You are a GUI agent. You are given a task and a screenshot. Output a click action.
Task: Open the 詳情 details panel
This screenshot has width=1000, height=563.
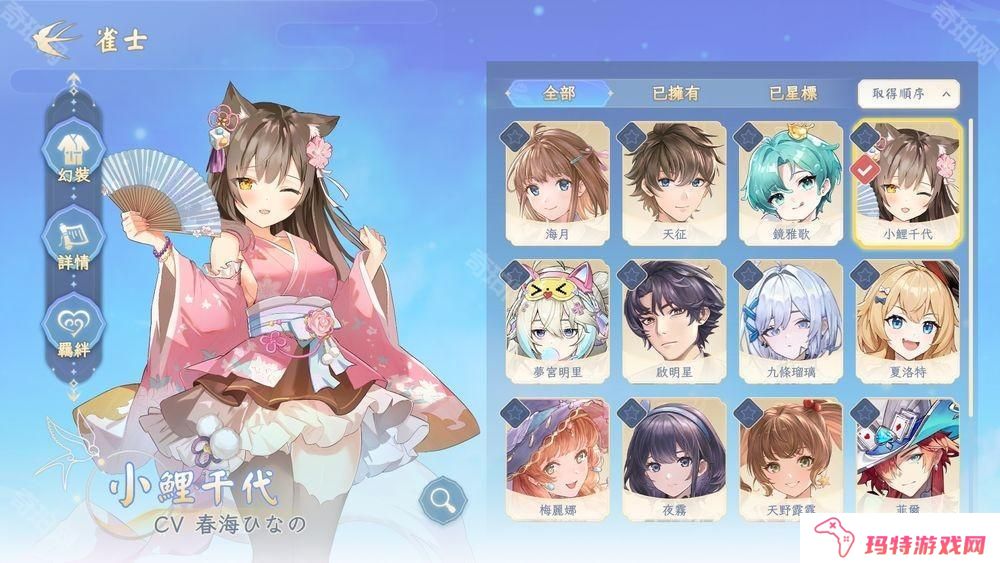(x=73, y=241)
